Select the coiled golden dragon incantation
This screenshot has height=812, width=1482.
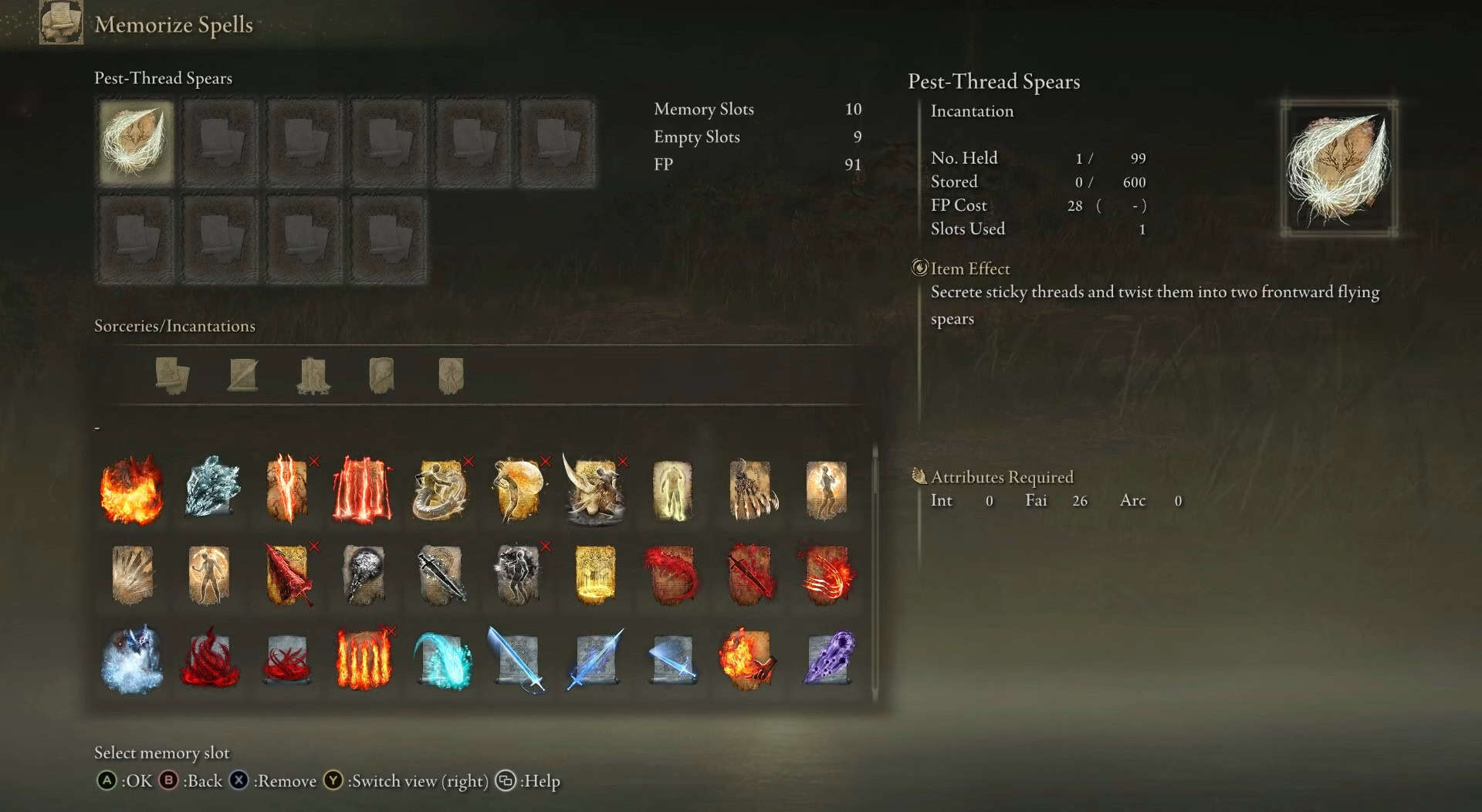[440, 490]
